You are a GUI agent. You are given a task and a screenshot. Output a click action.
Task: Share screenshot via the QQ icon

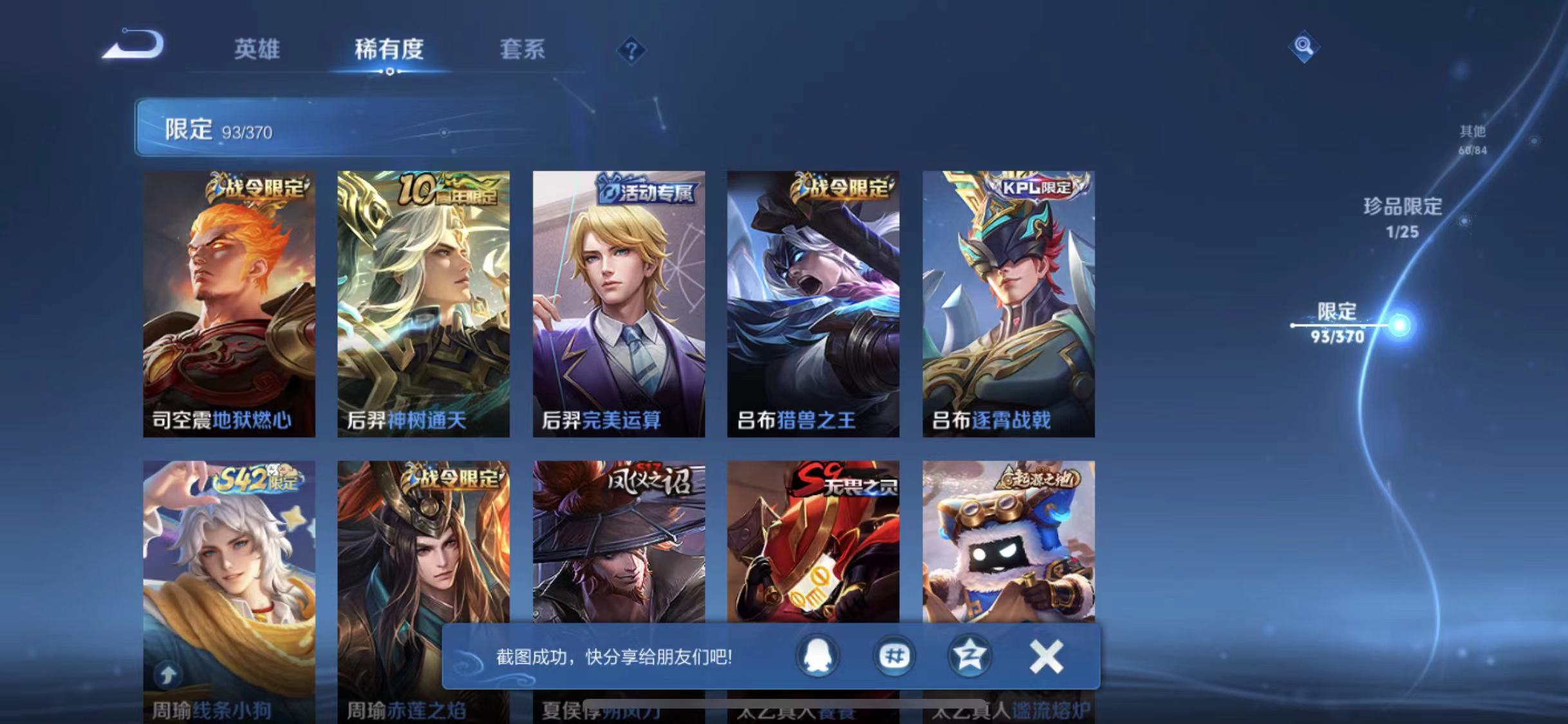pos(817,656)
